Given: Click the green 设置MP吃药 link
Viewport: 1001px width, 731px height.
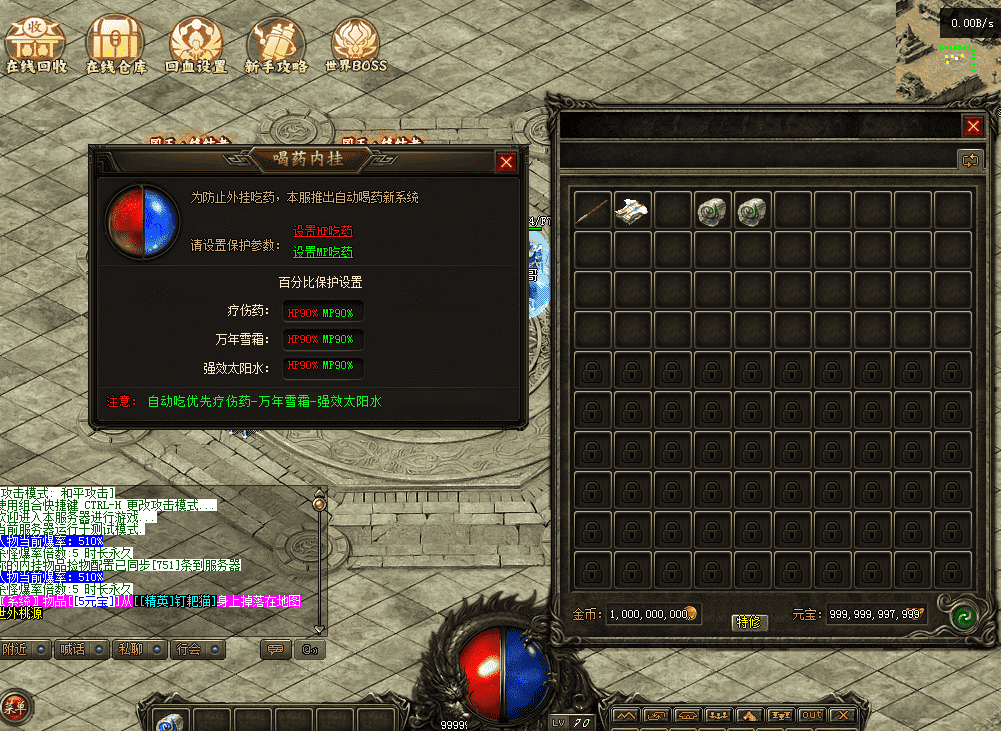Looking at the screenshot, I should 323,252.
